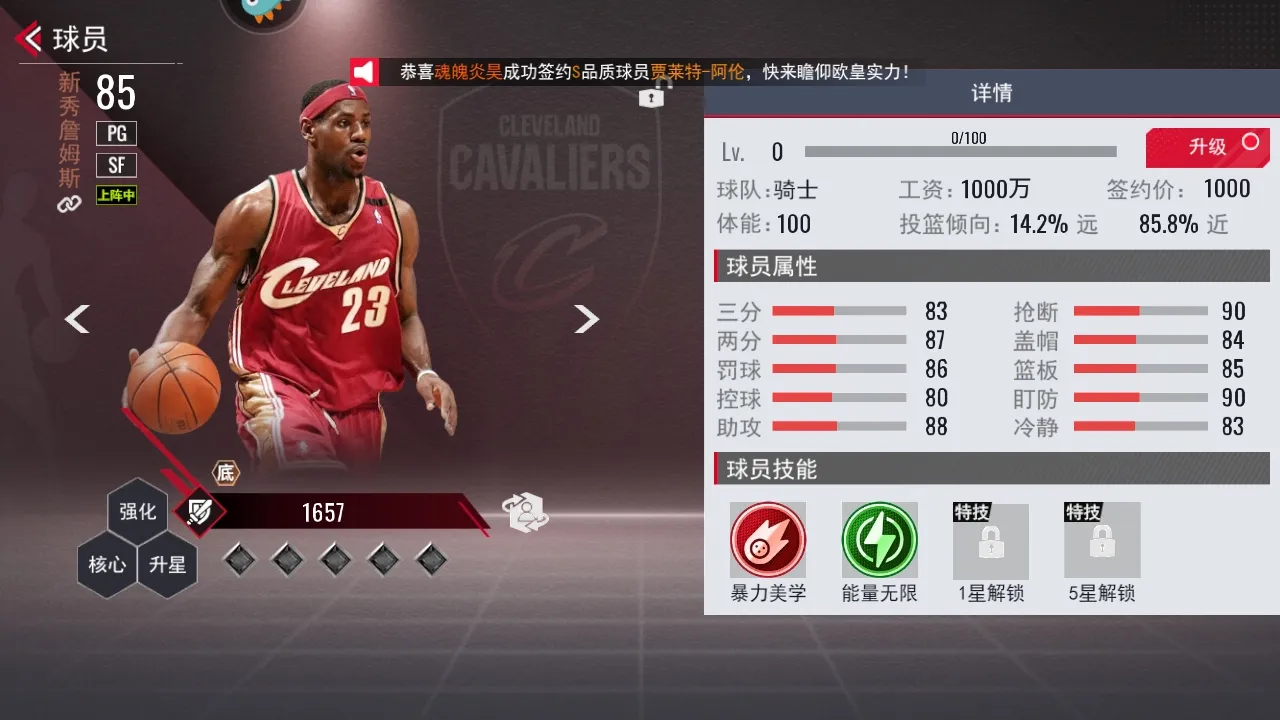Select the 暴力美学 skill icon

point(767,539)
